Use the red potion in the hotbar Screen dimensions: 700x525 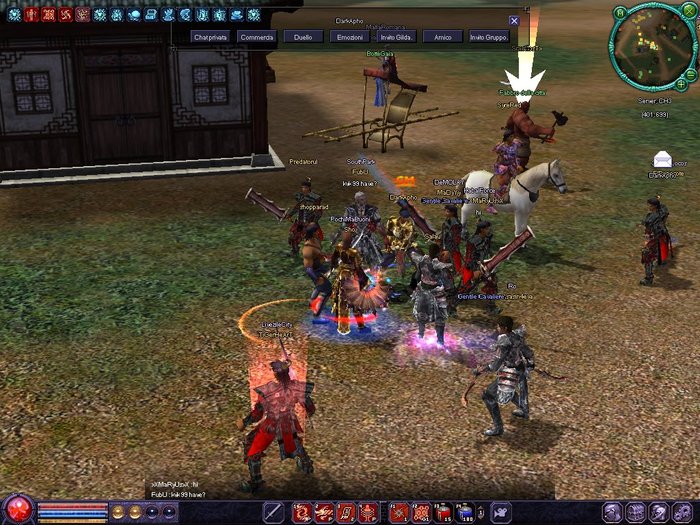coord(443,512)
